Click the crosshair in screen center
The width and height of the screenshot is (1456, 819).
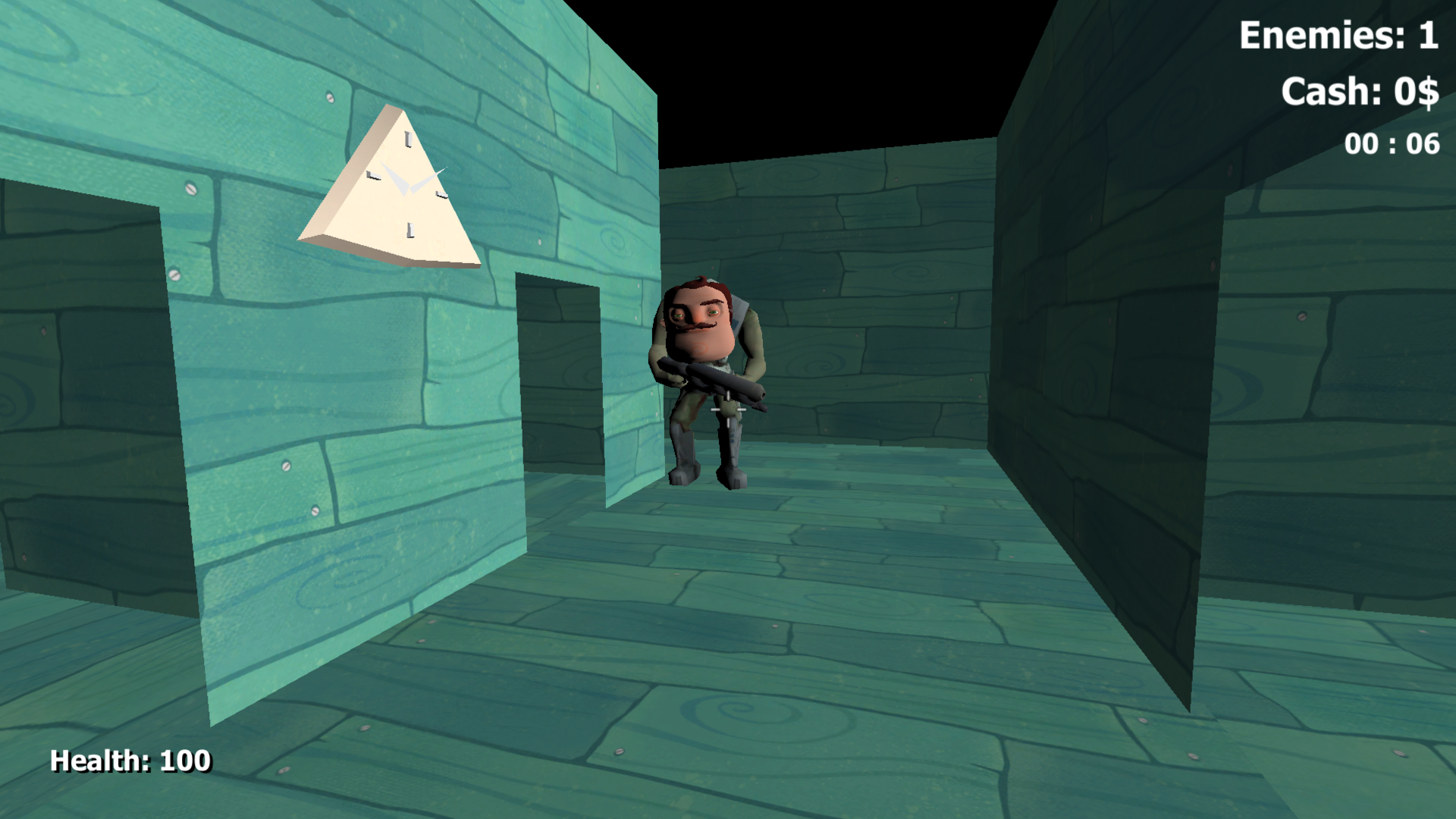(x=728, y=409)
